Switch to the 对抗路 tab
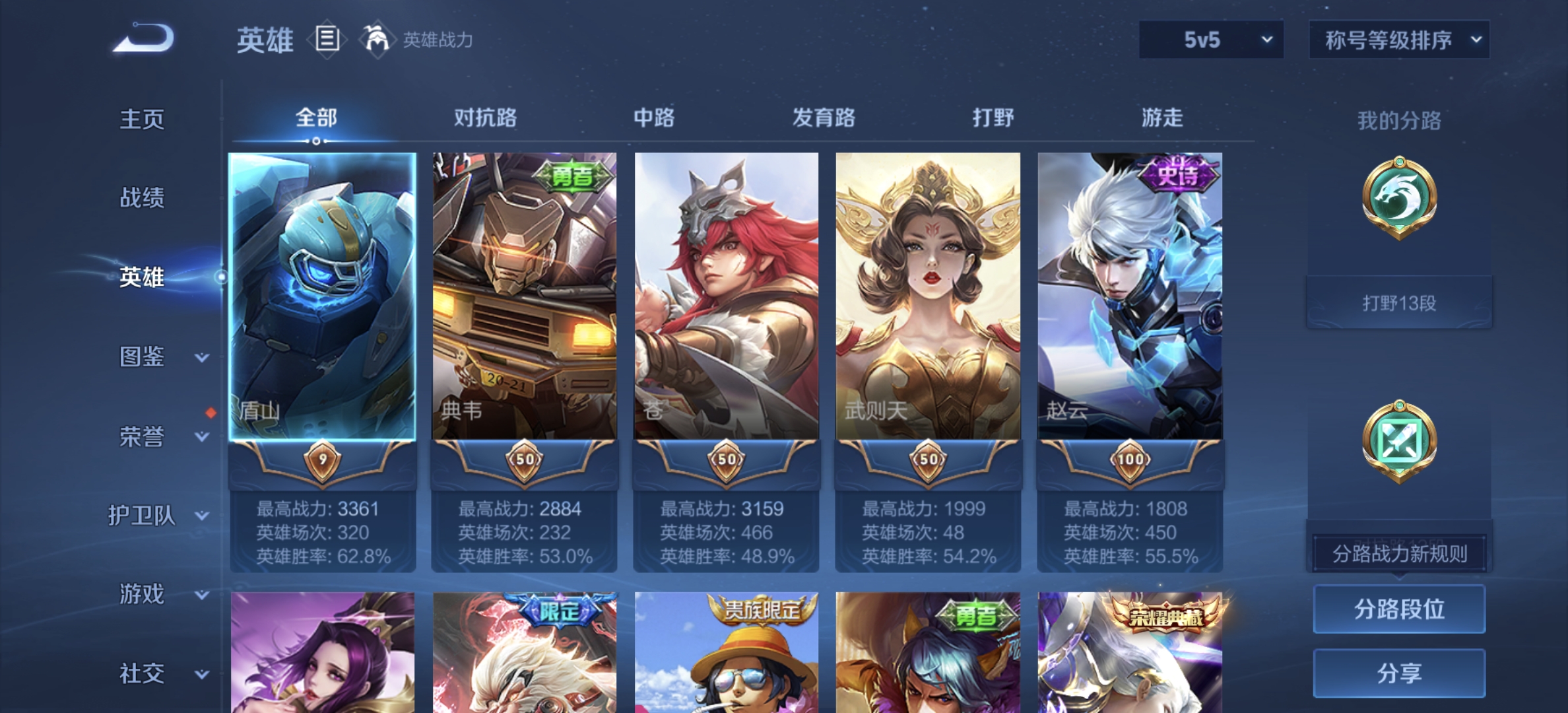 tap(486, 119)
